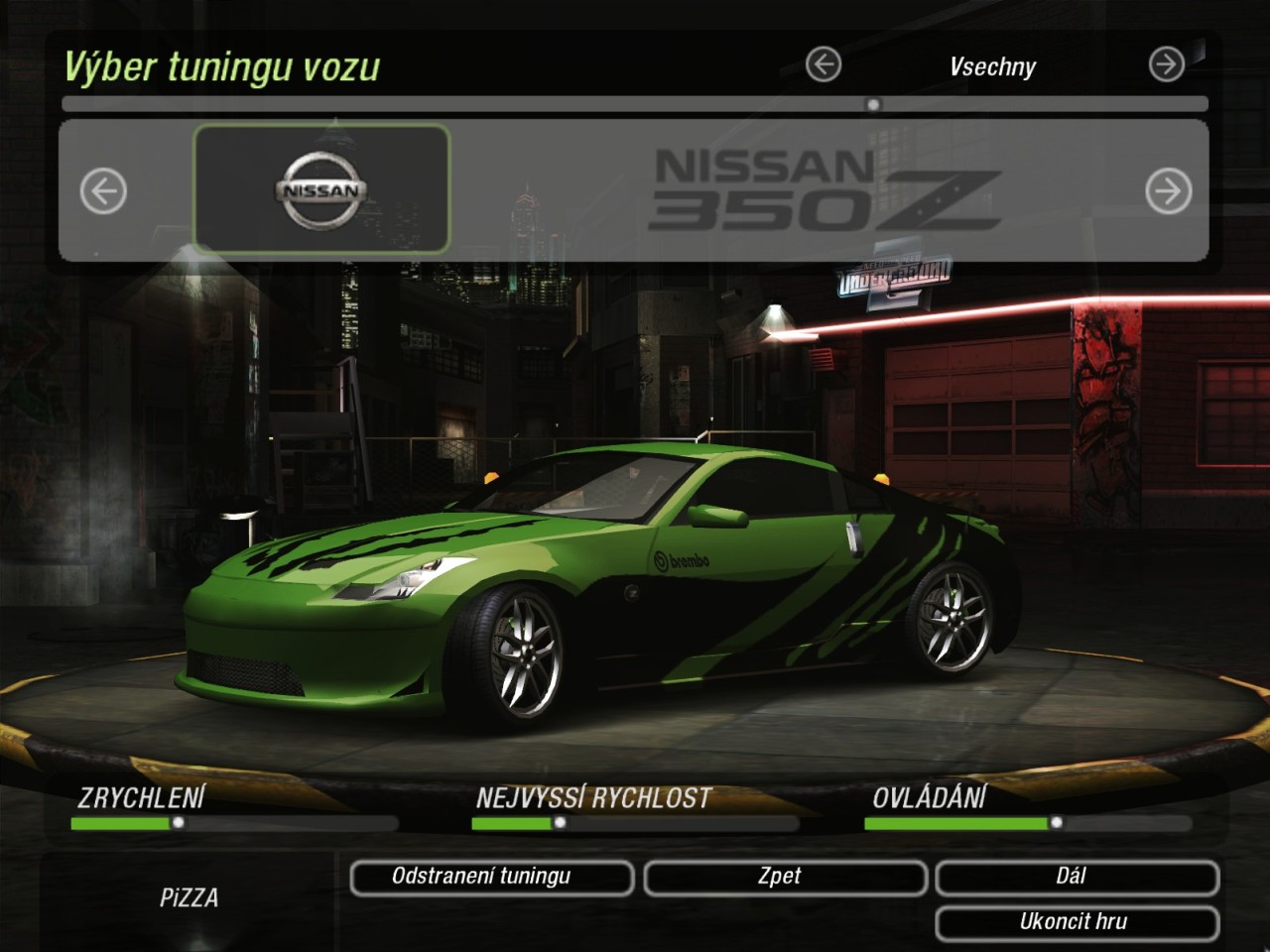
Task: Select the next category filter arrow beside Vsechny
Action: coord(1166,65)
